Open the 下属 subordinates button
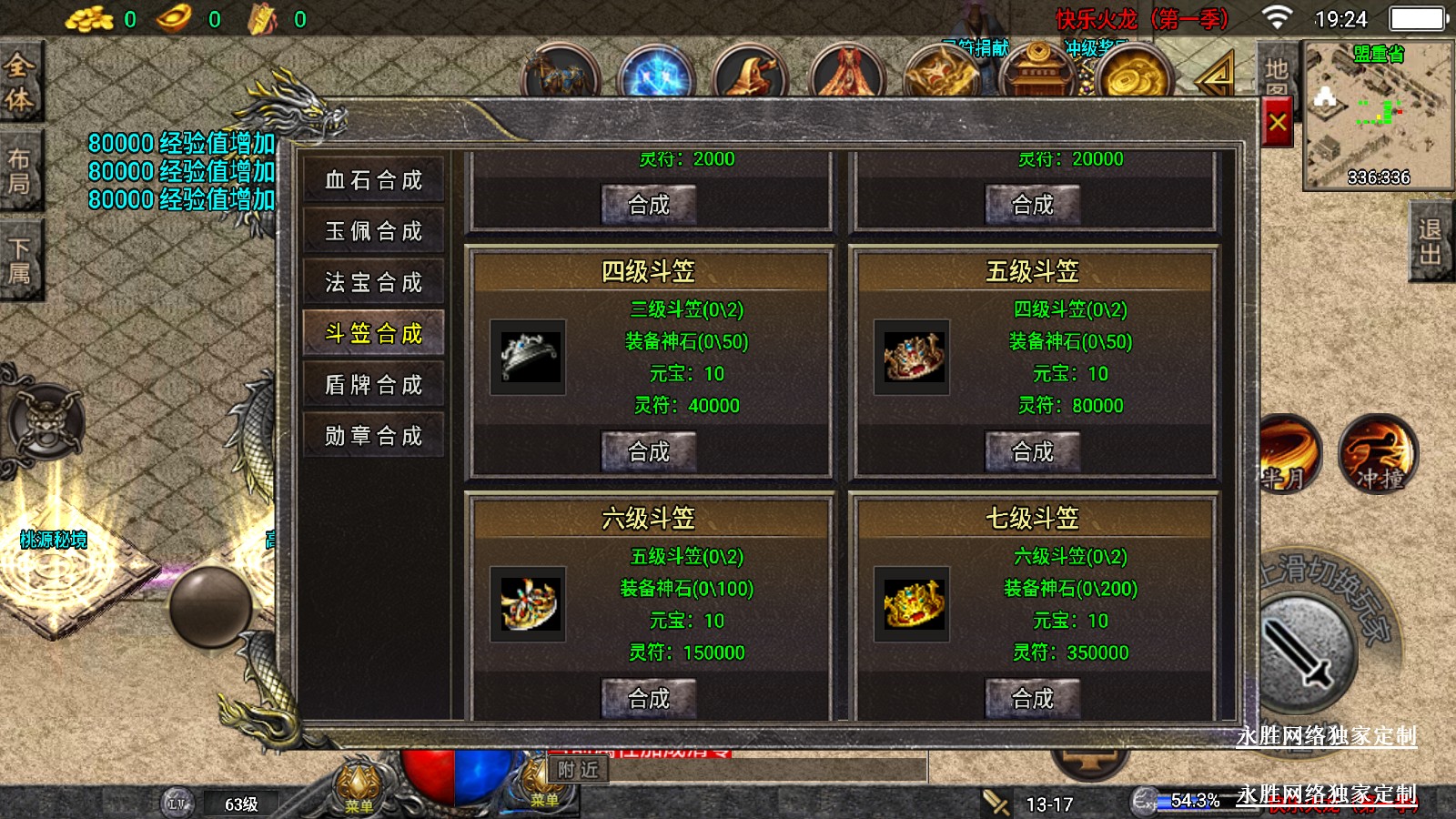 pos(20,261)
